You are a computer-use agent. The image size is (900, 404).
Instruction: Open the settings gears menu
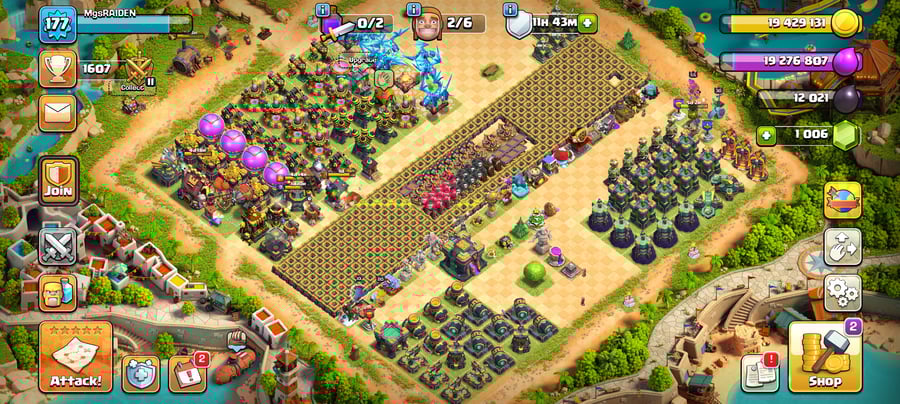click(842, 293)
